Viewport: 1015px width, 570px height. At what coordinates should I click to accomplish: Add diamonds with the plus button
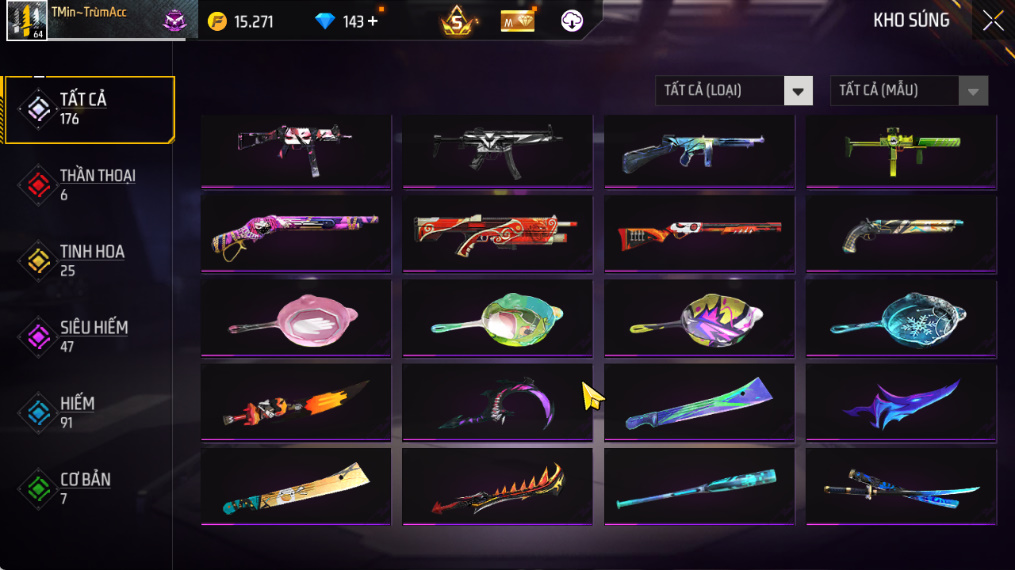coord(373,21)
